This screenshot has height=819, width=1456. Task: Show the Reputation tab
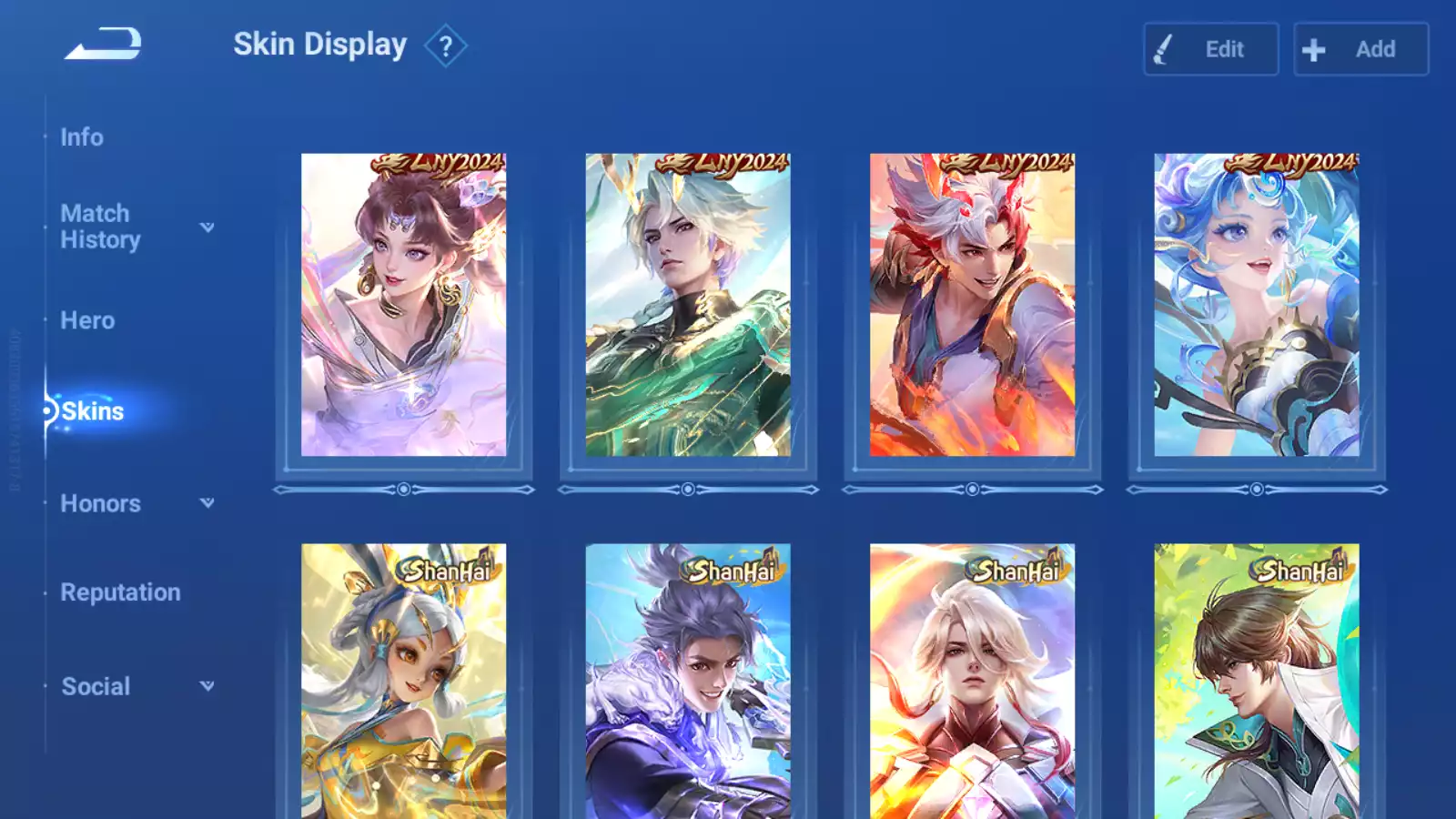pos(120,592)
